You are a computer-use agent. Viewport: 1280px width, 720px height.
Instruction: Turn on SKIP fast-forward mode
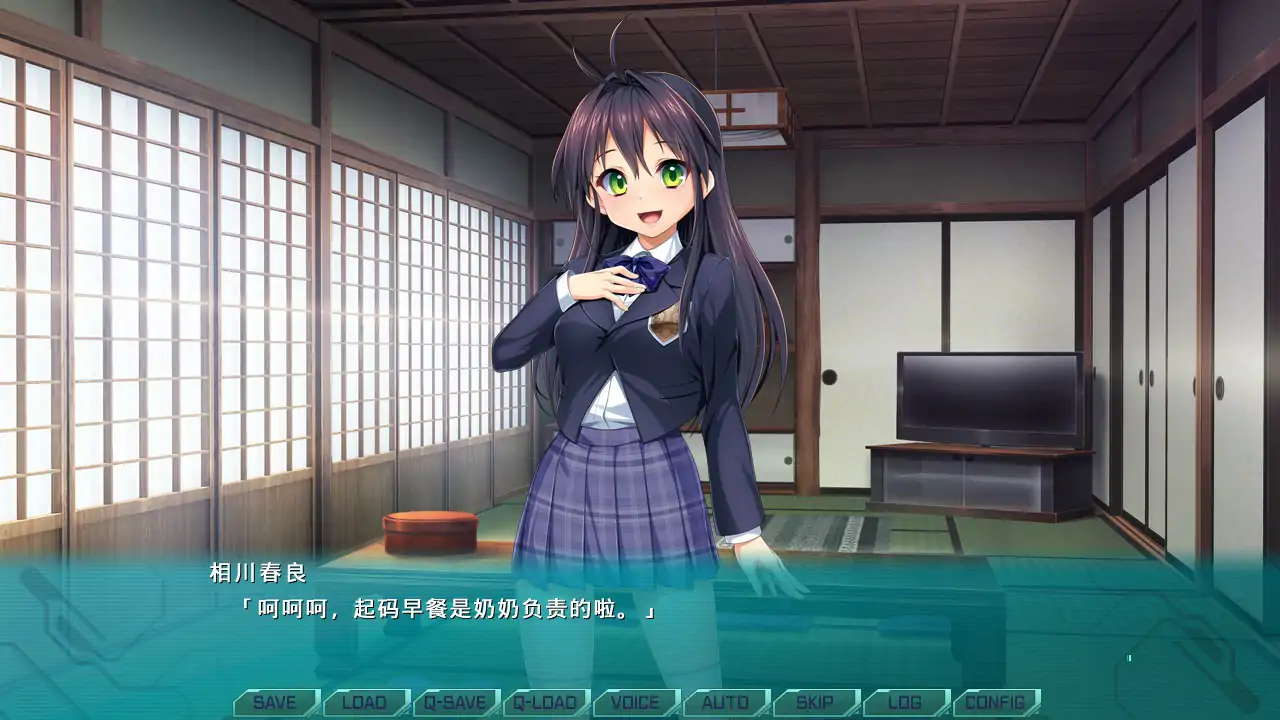817,702
